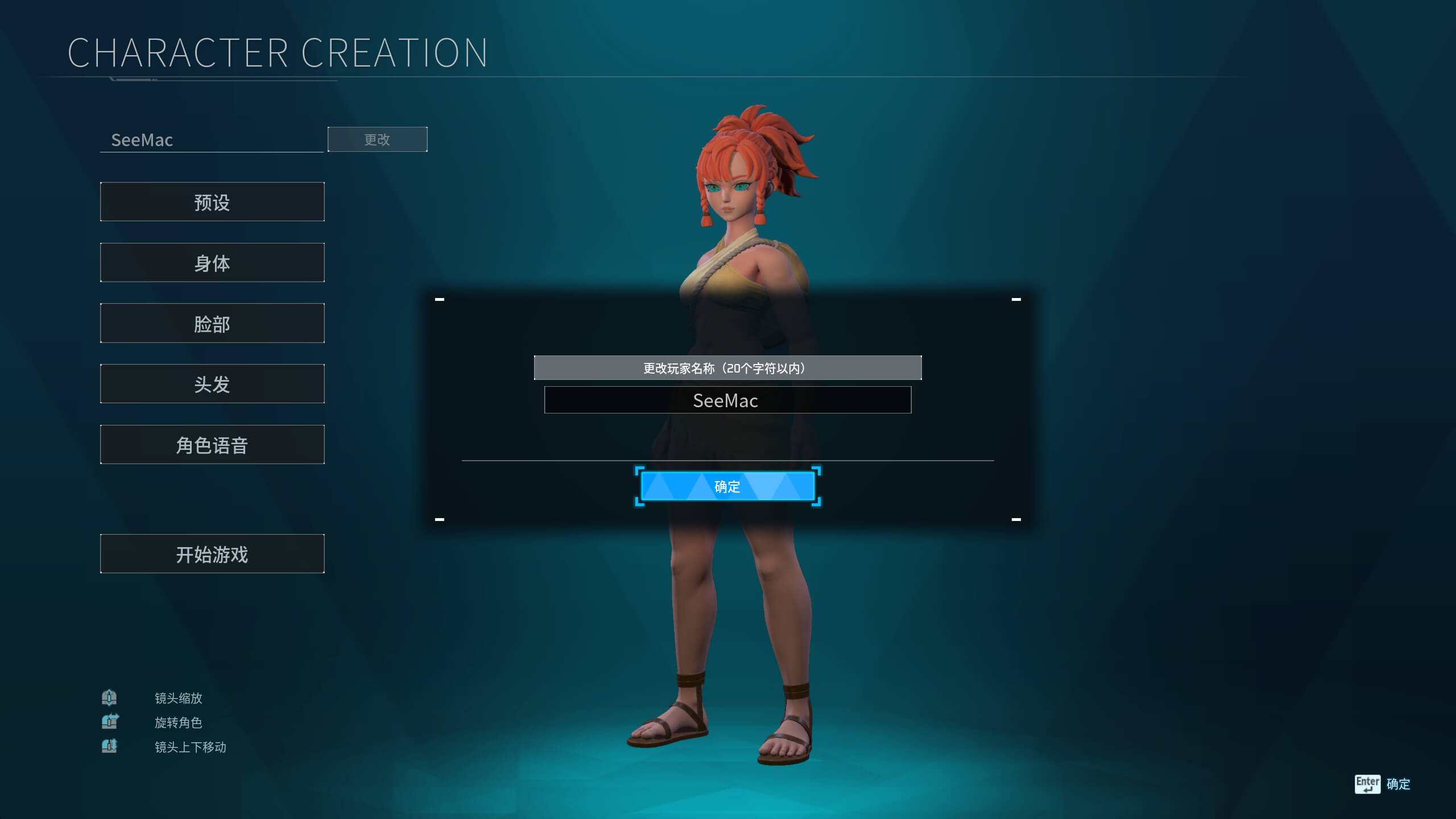The width and height of the screenshot is (1456, 819).
Task: Confirm name change with the 确定 button
Action: point(727,486)
